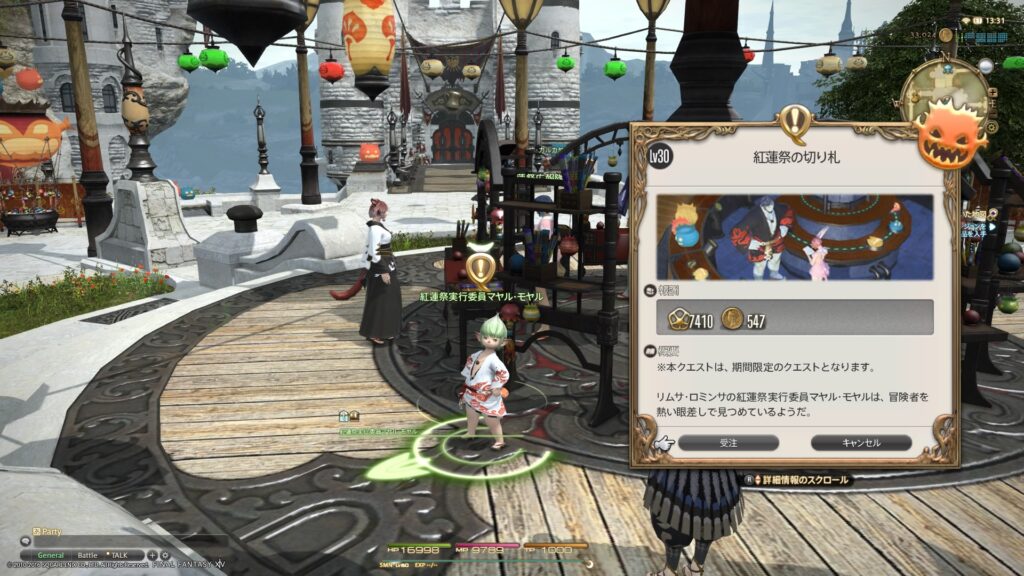Click the gil coin icon beside 547
This screenshot has height=576, width=1024.
tap(732, 320)
